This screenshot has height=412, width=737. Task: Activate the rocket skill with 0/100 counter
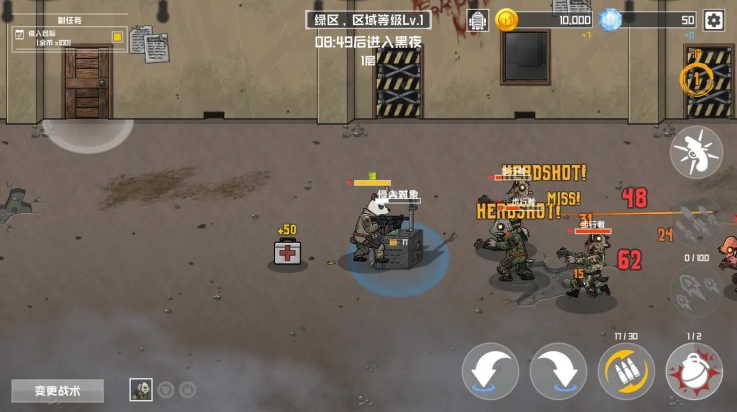coord(696,290)
